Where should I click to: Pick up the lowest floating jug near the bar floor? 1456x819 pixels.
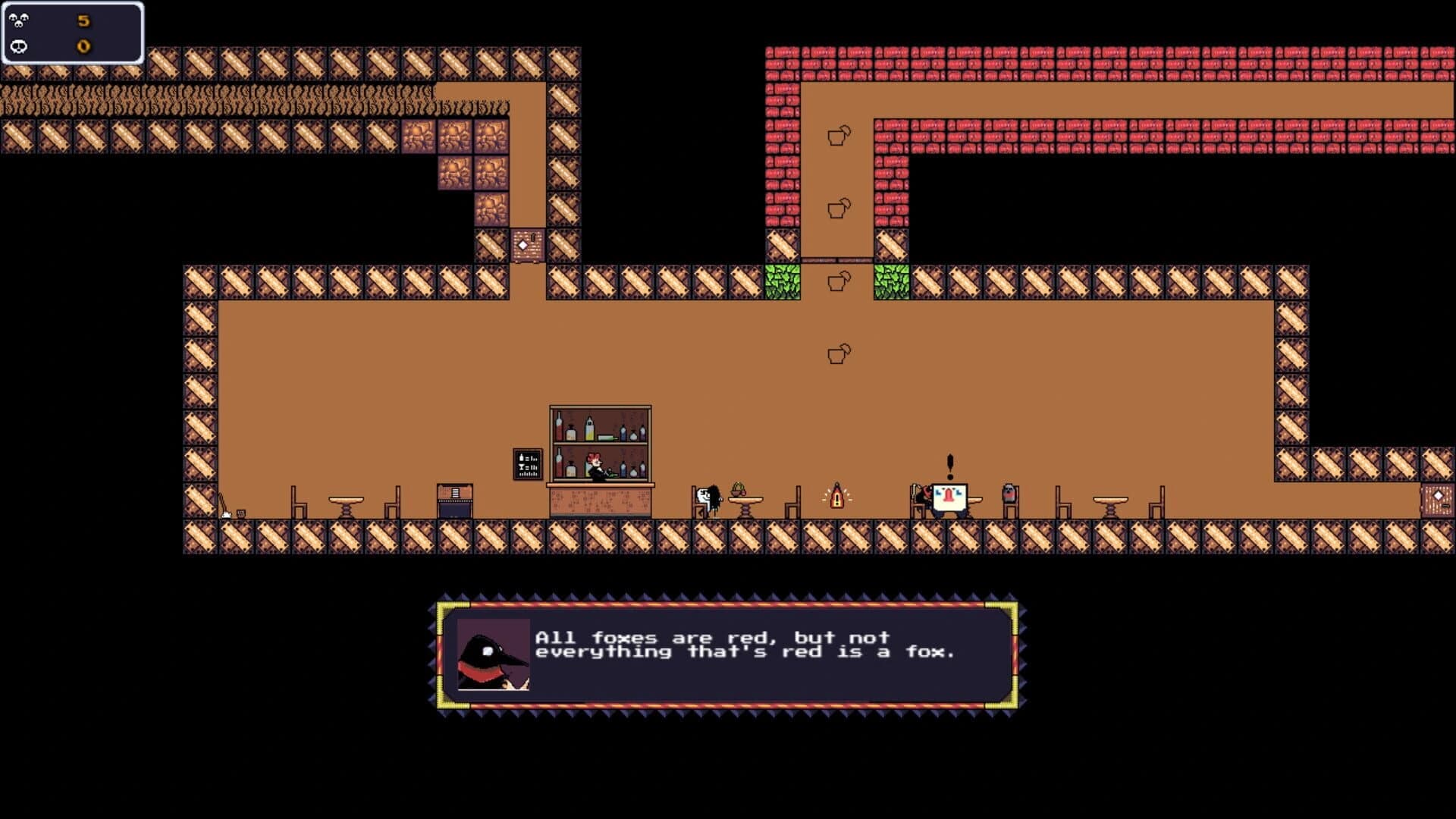pyautogui.click(x=836, y=353)
